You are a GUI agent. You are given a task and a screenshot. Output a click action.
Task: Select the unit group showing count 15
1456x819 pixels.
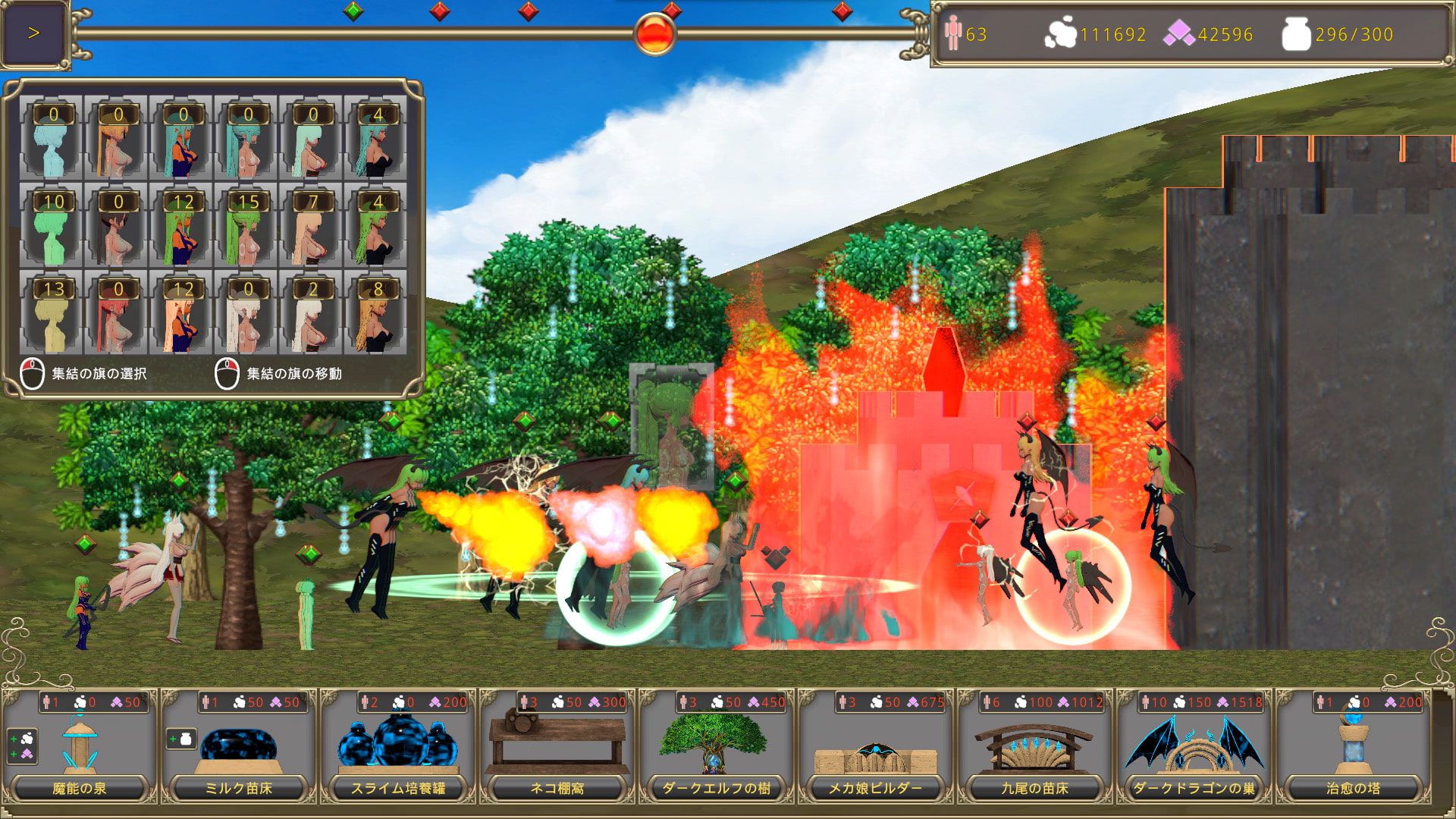click(247, 225)
